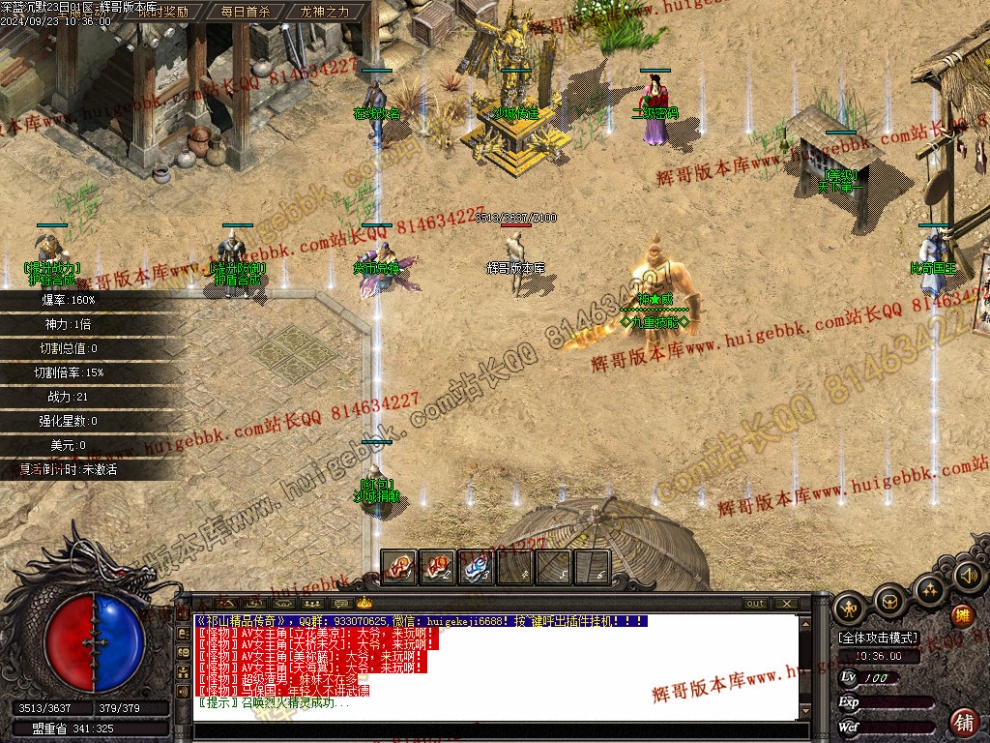
Task: Click the gold crown icon above chat
Action: point(363,603)
